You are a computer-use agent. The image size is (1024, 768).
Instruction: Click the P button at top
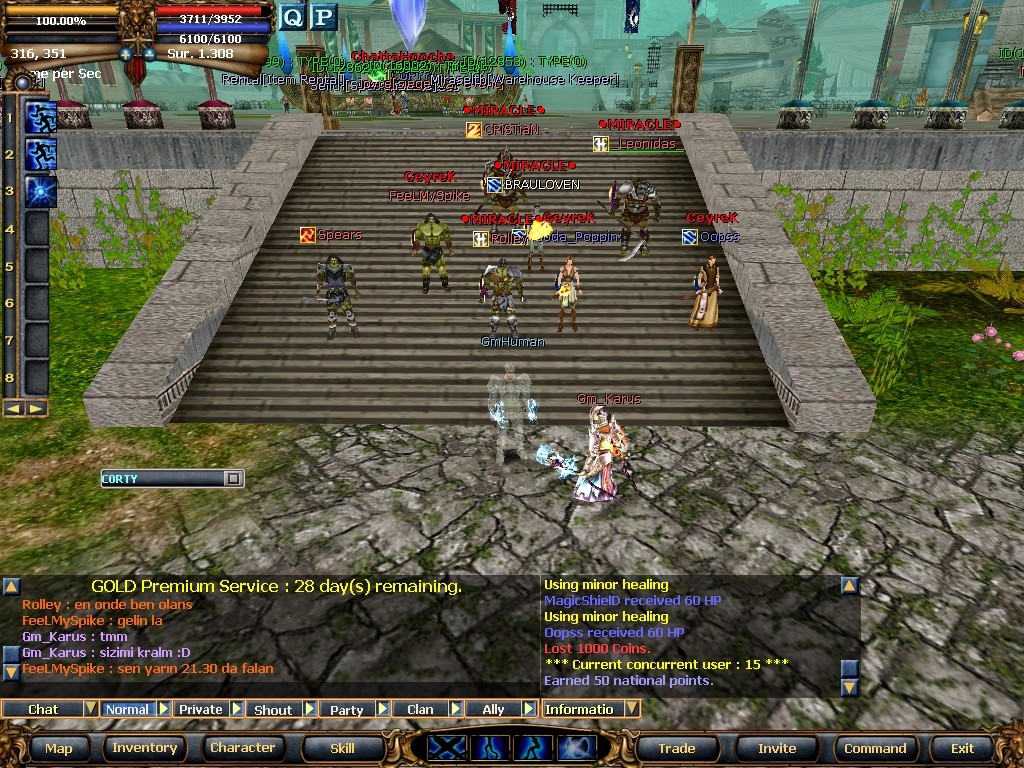coord(324,17)
